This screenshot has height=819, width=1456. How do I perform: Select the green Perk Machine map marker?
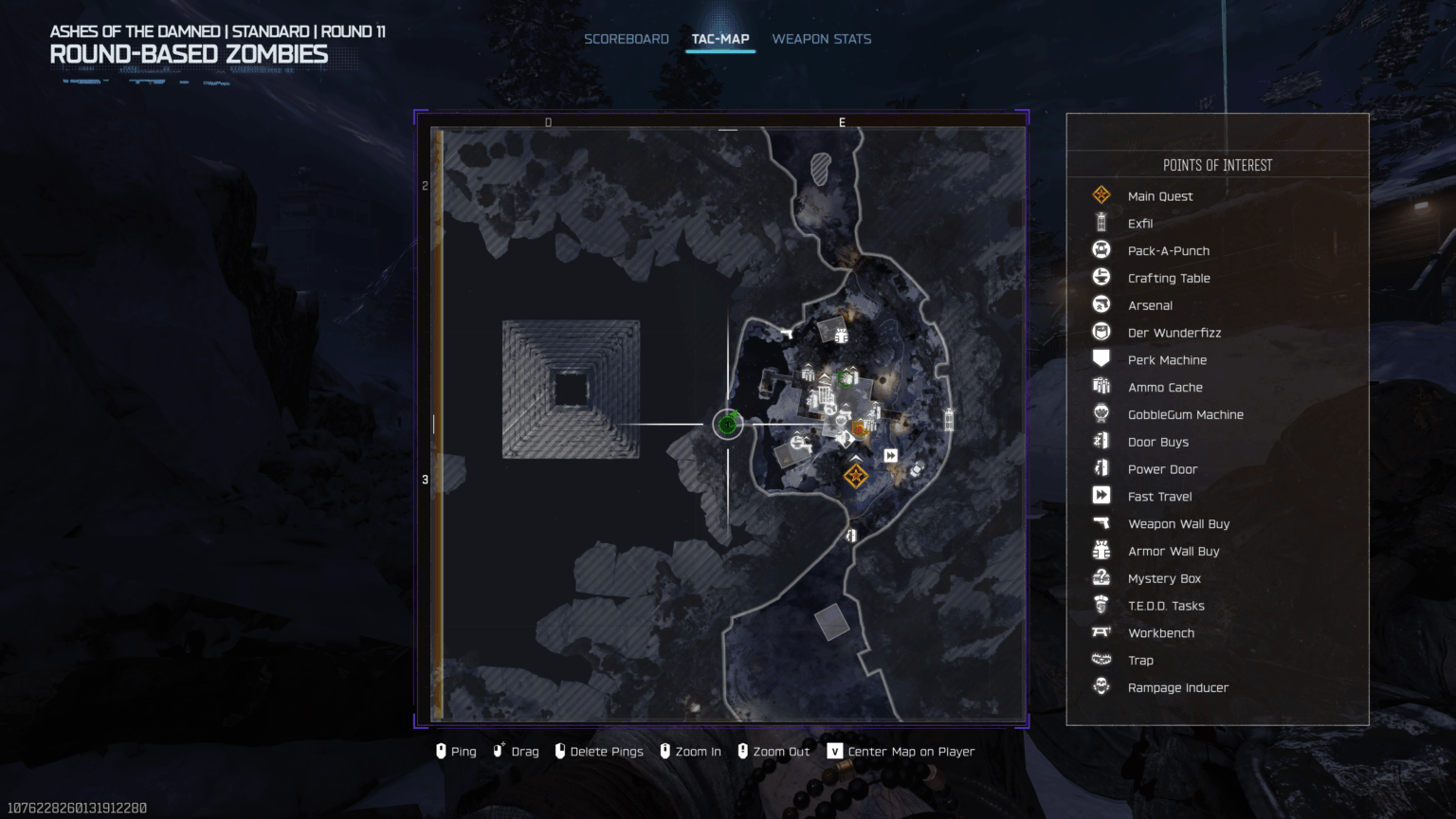pos(846,378)
